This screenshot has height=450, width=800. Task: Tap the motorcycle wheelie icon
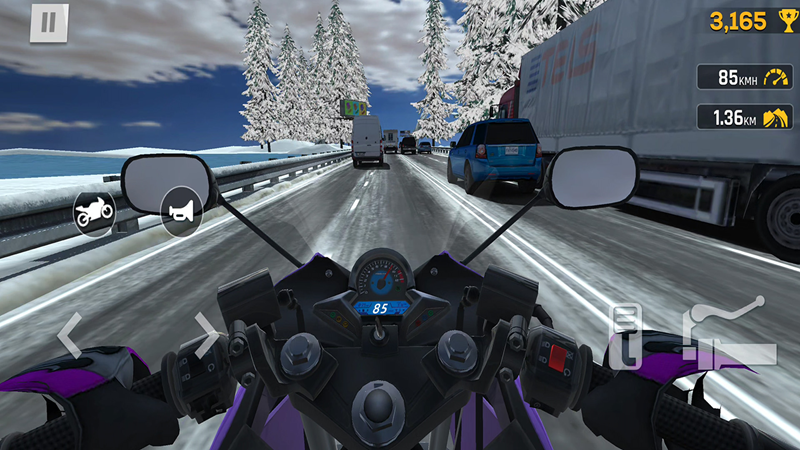[x=95, y=212]
